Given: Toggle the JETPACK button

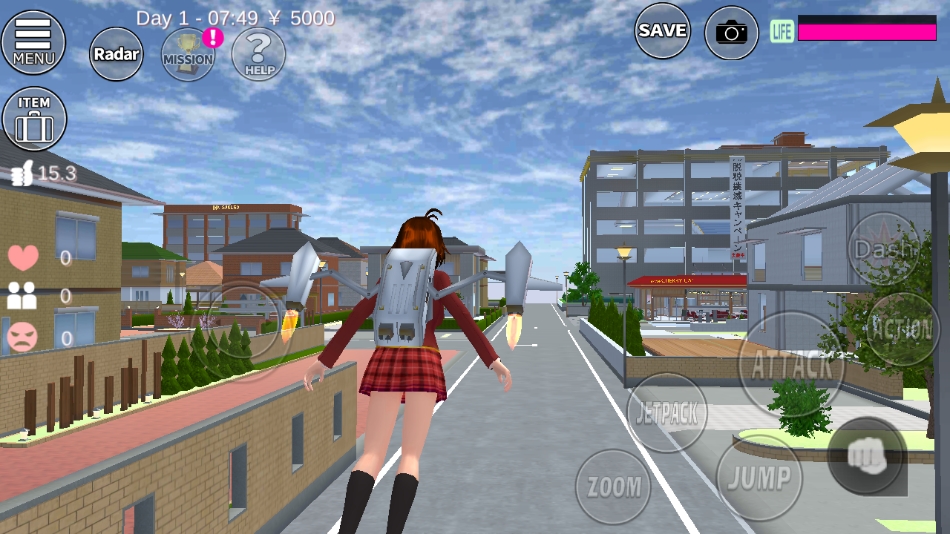Looking at the screenshot, I should tap(667, 411).
